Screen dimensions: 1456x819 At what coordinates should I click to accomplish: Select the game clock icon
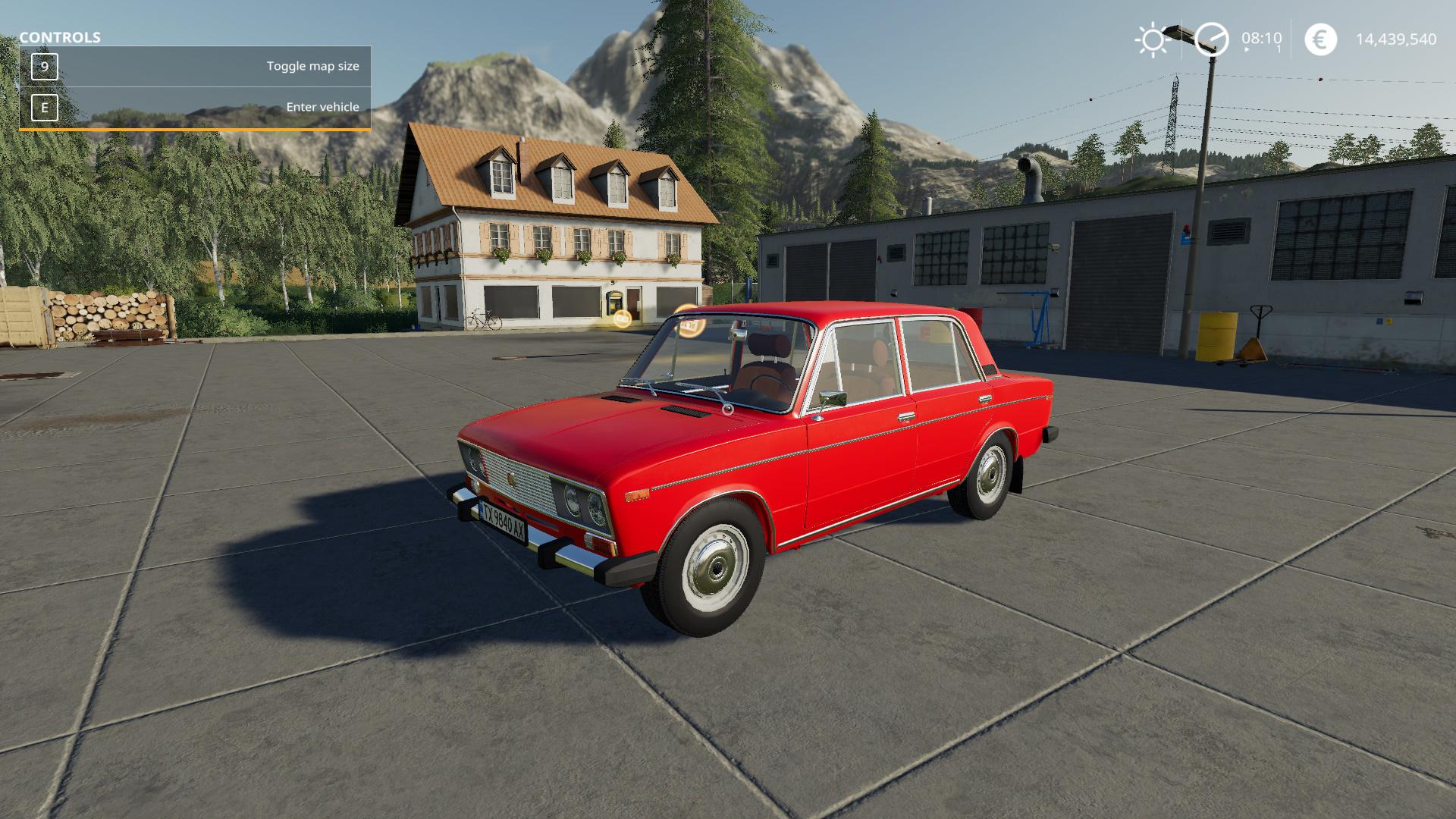[1211, 39]
